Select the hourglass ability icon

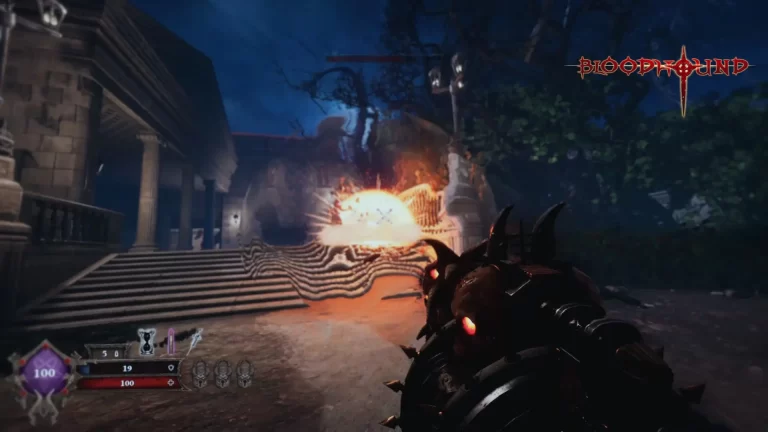coord(147,342)
